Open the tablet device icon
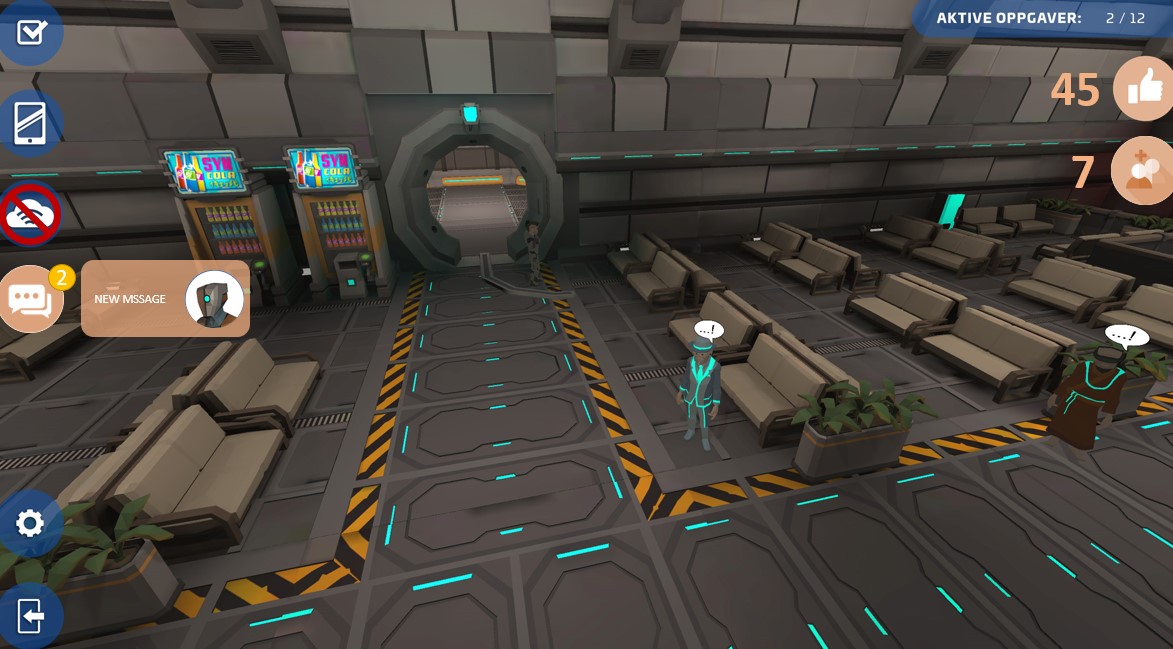 tap(29, 123)
